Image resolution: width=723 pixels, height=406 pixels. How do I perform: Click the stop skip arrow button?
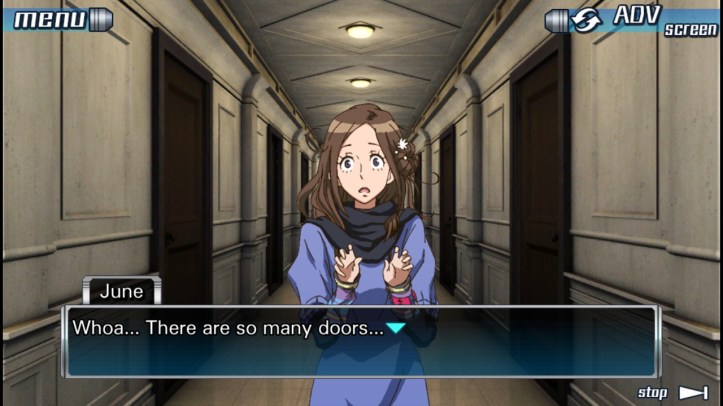691,392
